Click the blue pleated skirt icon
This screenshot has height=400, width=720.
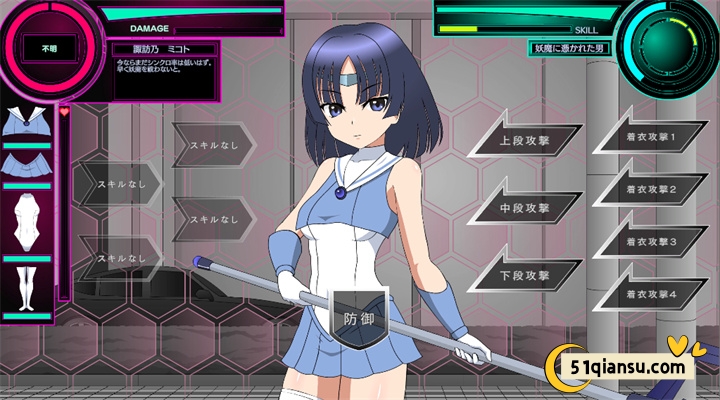click(x=28, y=163)
